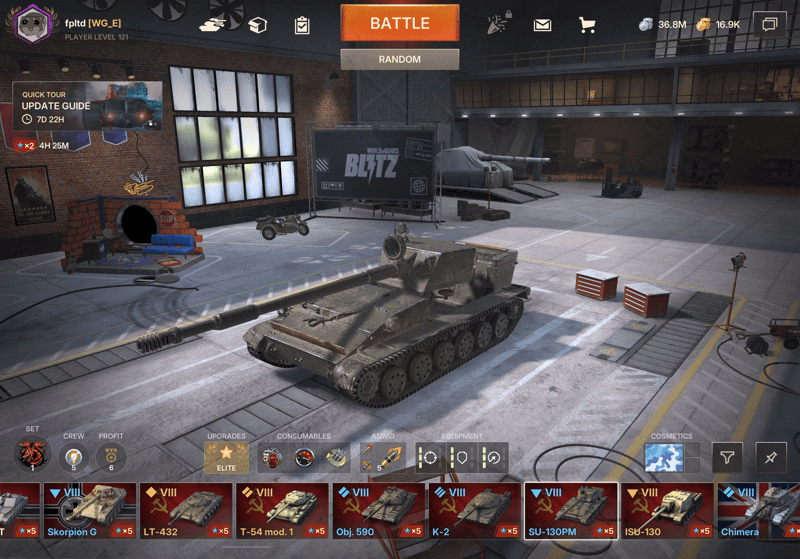Open the fpltd player profile avatar

(33, 22)
